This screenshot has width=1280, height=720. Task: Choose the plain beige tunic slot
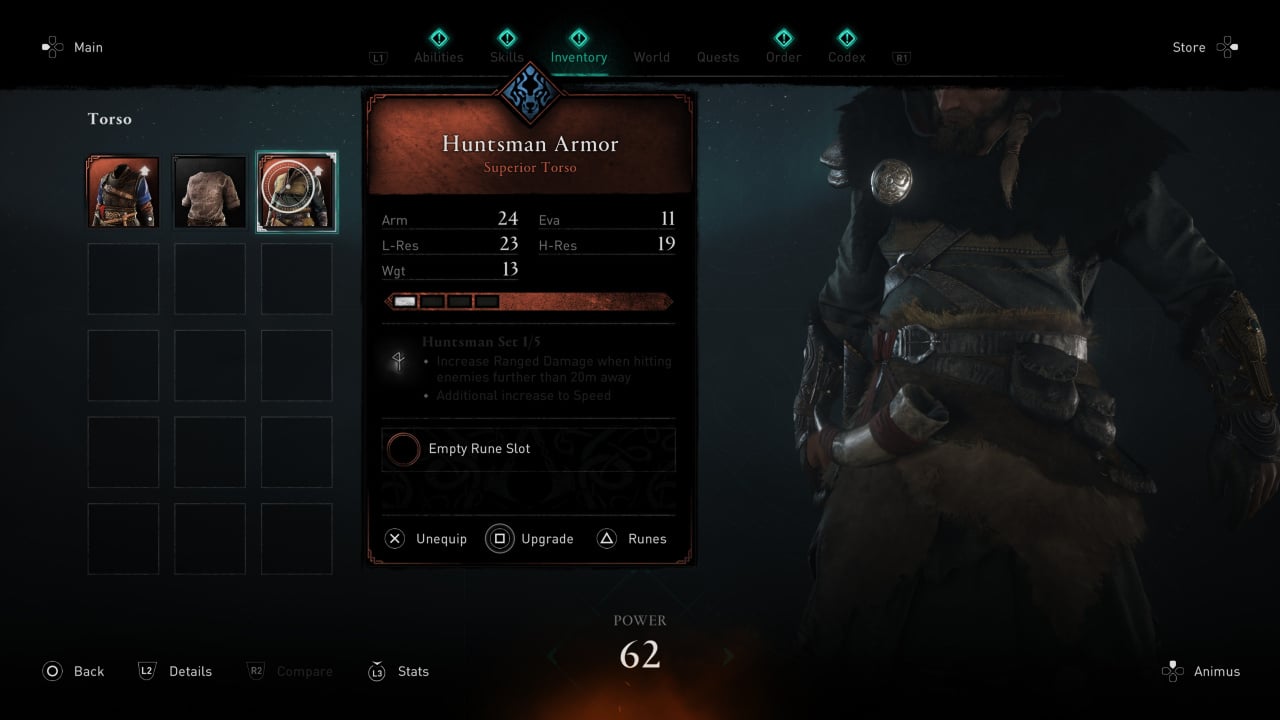210,192
